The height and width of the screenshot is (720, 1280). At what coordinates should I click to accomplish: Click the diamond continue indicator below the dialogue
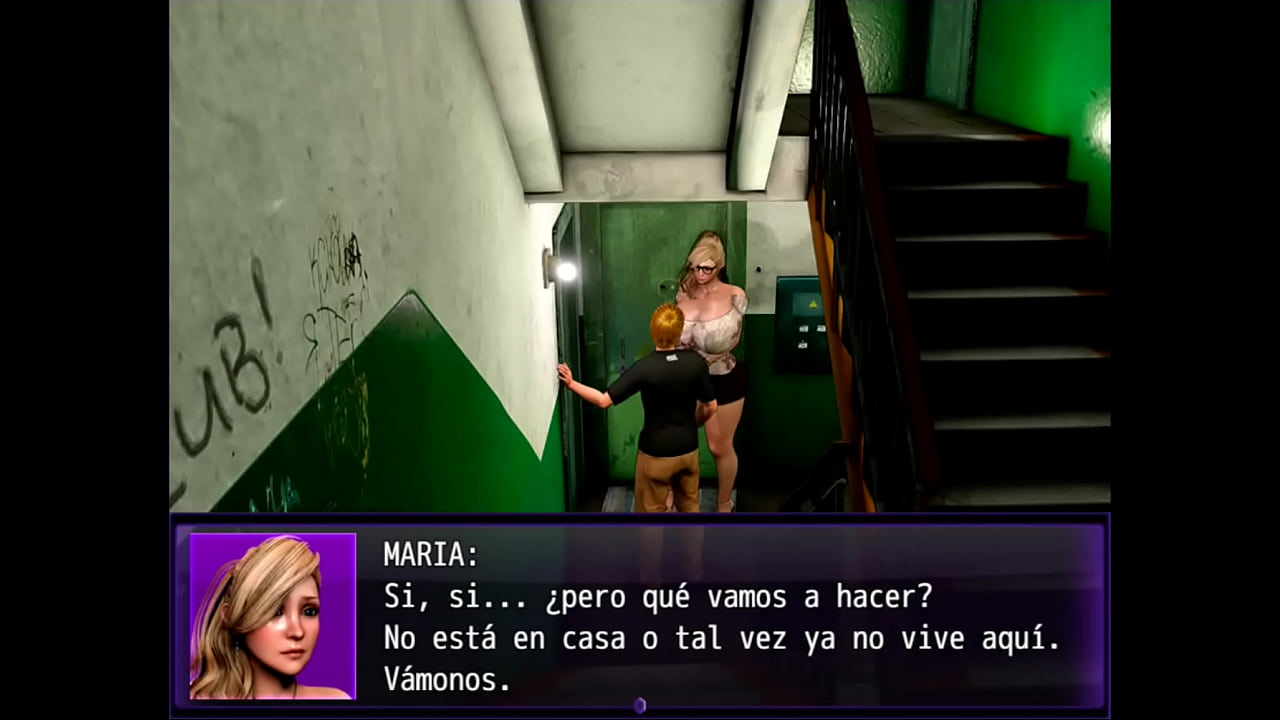pos(640,704)
